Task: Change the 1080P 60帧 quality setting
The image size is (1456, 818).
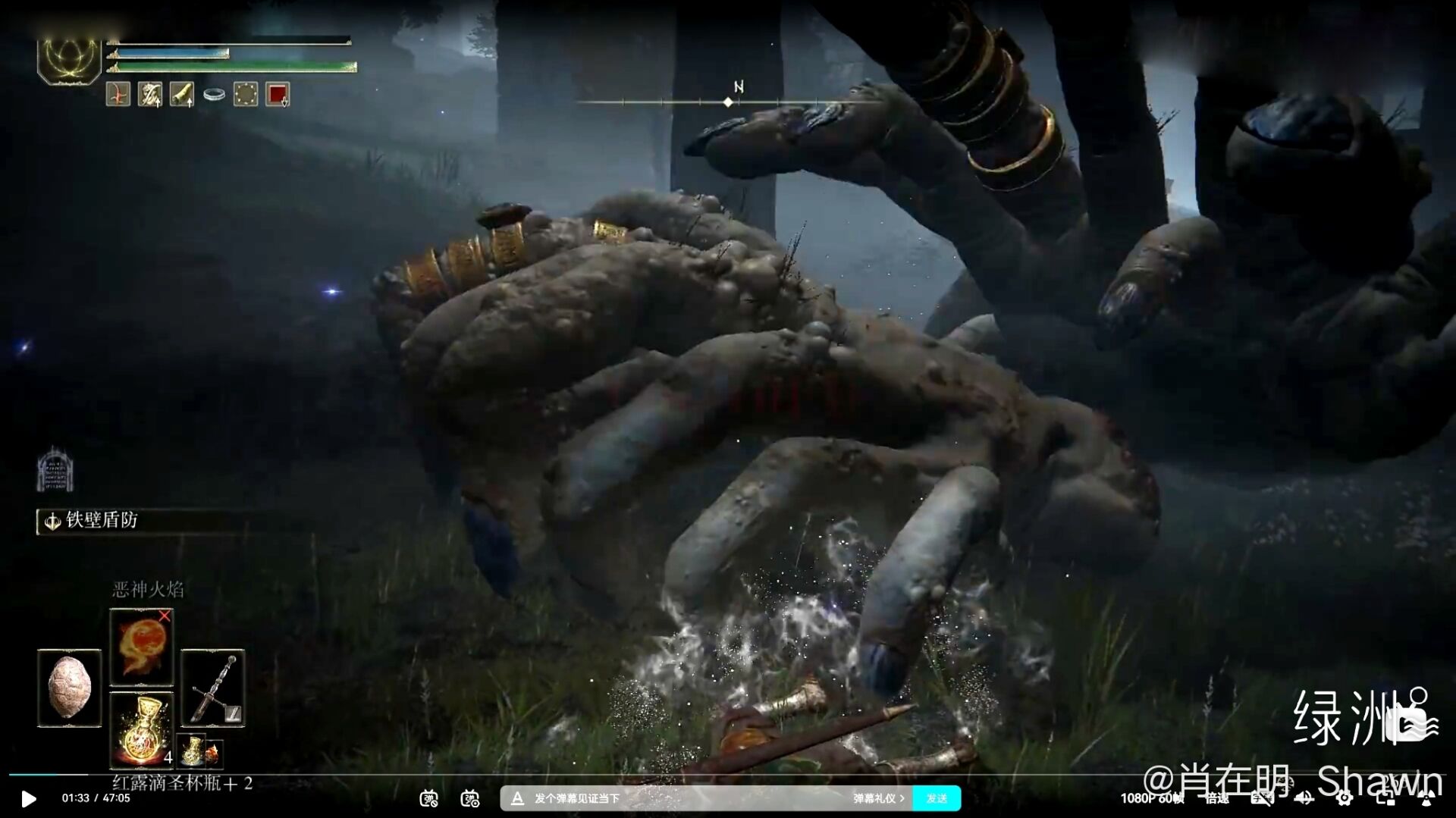Action: [x=1151, y=798]
